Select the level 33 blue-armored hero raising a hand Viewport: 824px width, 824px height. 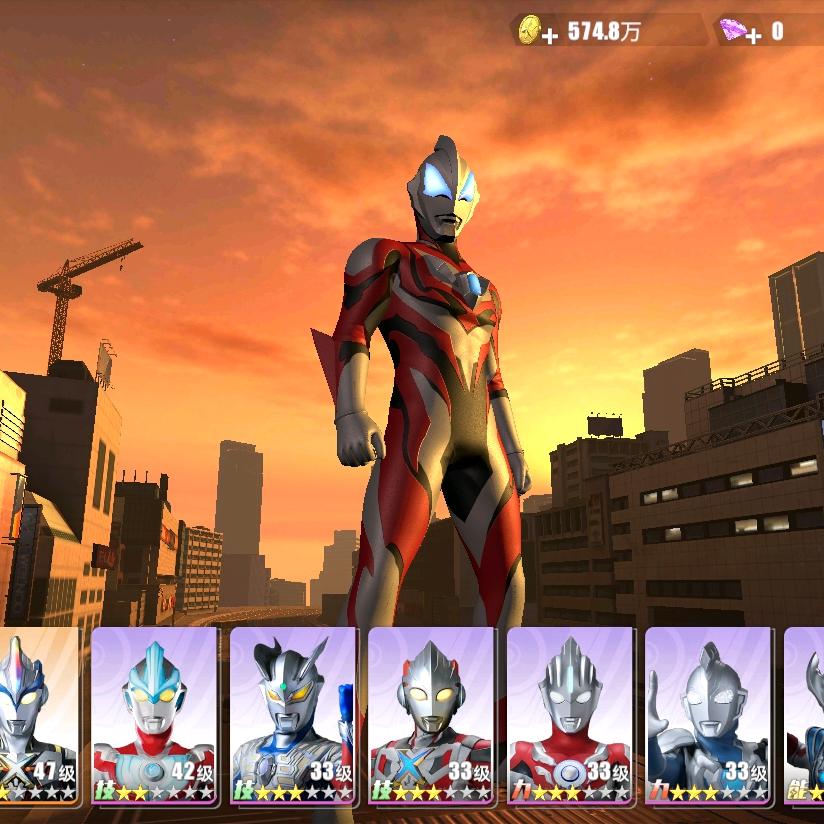click(708, 715)
